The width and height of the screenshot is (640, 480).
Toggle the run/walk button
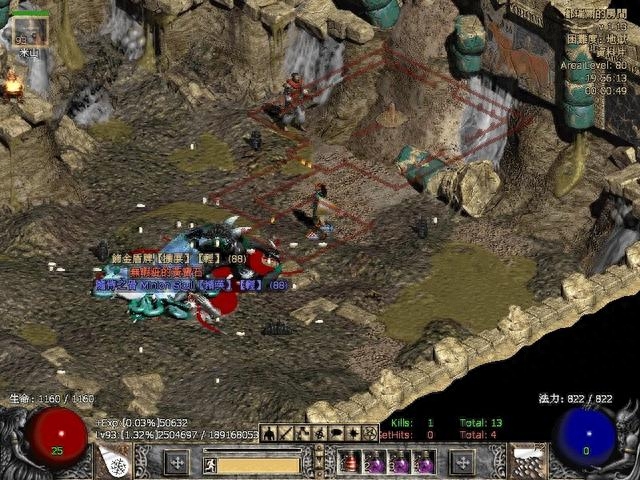(211, 464)
